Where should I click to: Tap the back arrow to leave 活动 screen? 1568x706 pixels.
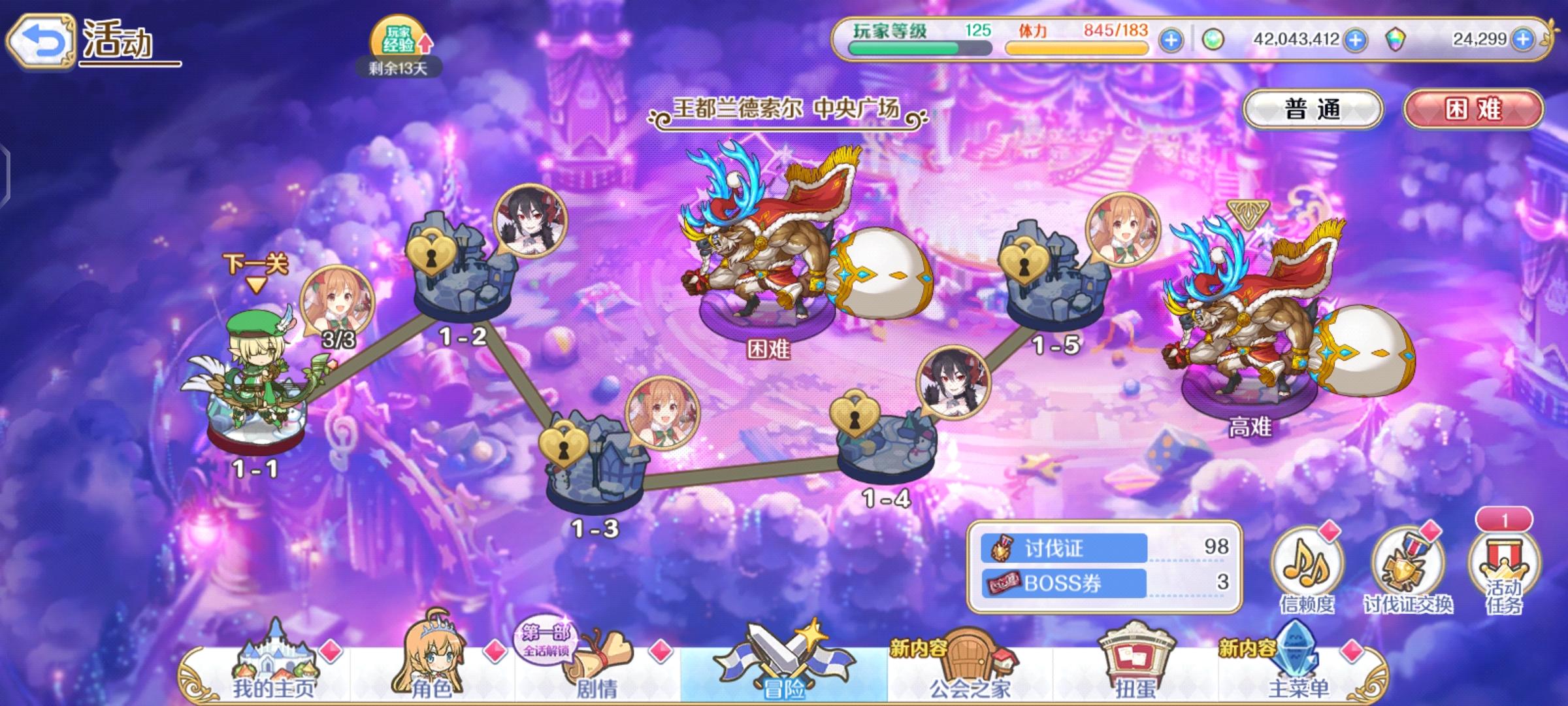41,41
